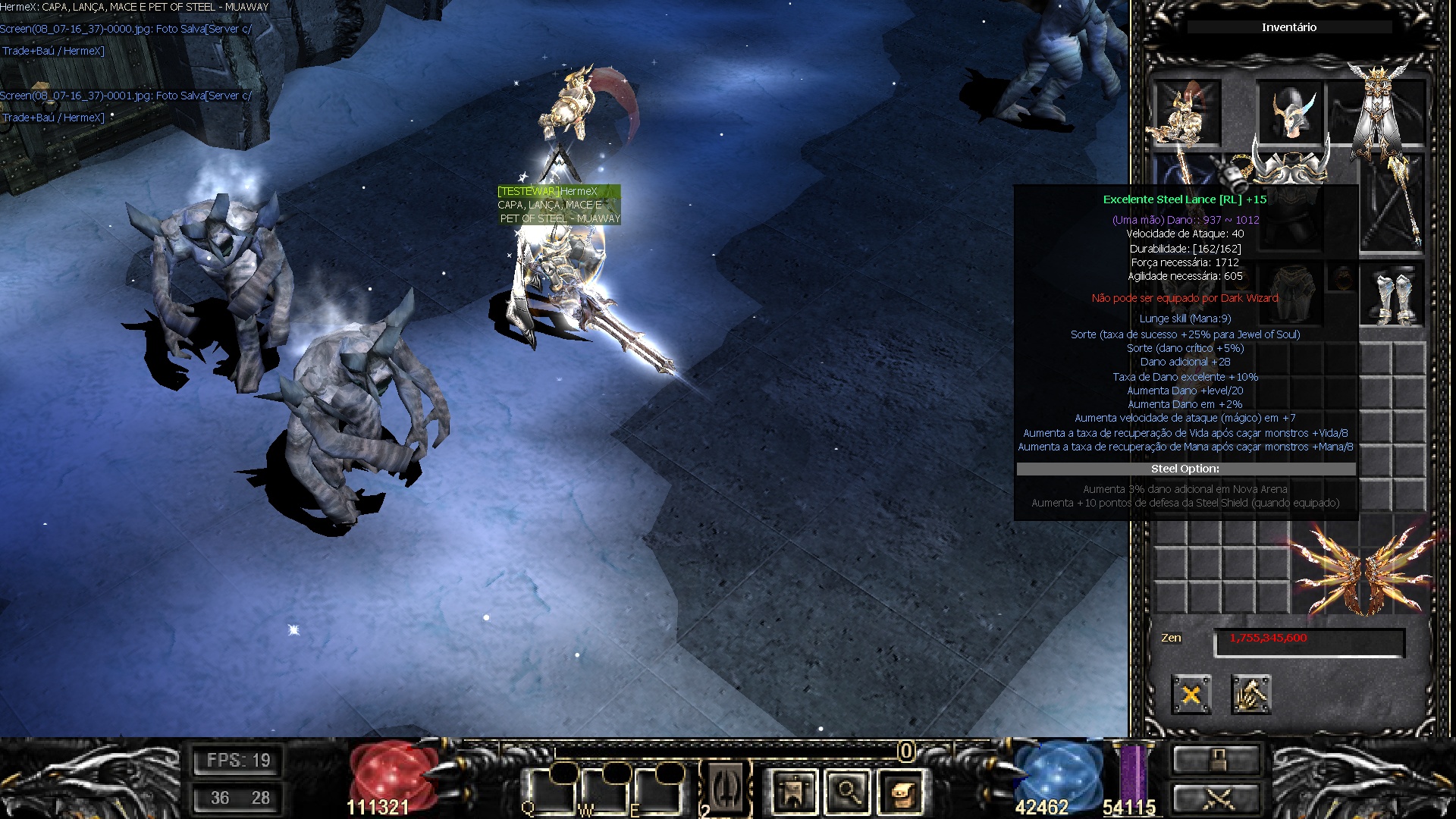The width and height of the screenshot is (1456, 819).
Task: Close the Inventário panel with the X button
Action: click(x=1191, y=694)
